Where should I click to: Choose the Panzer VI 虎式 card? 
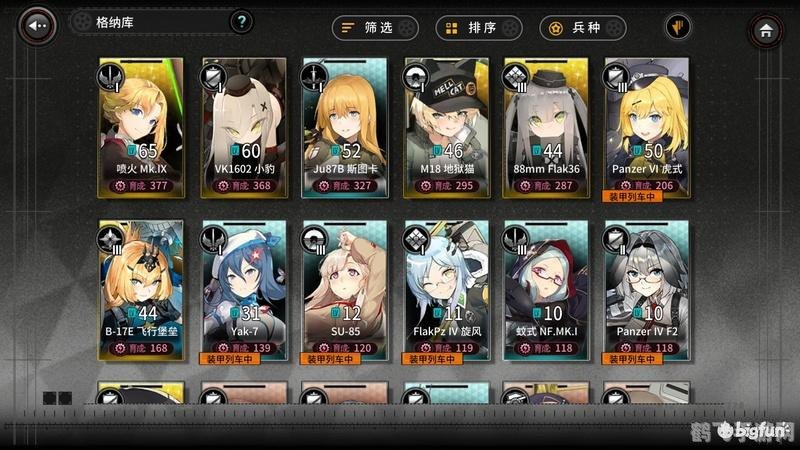[x=647, y=124]
